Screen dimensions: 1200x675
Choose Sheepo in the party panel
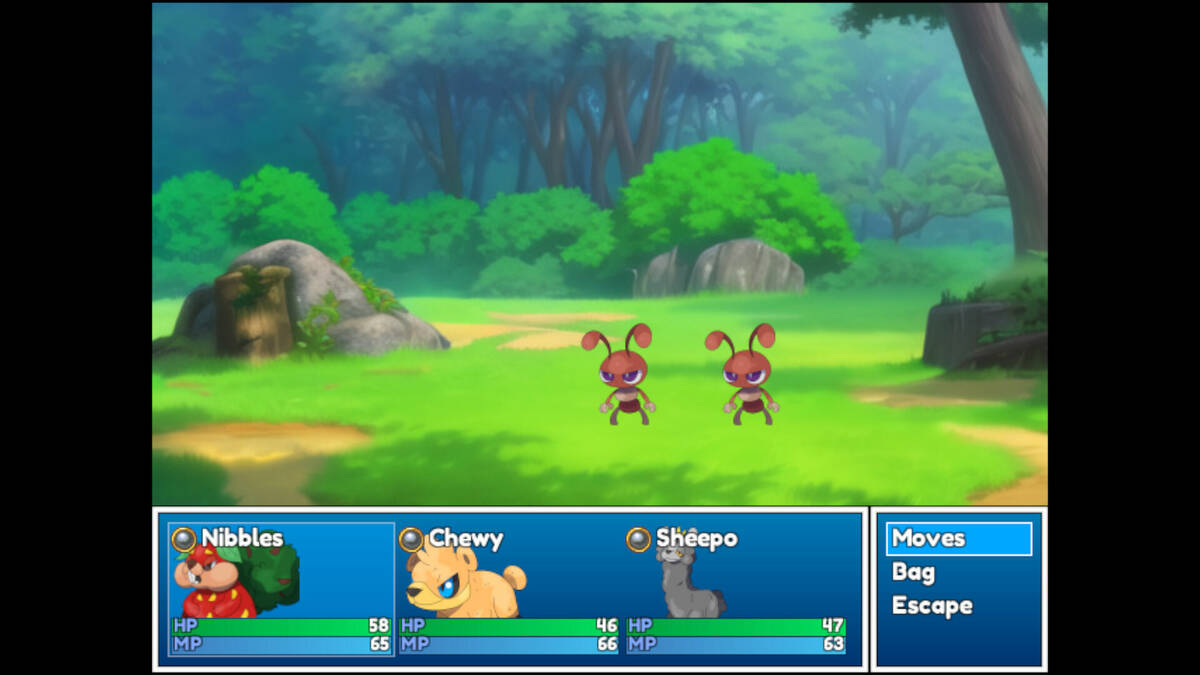pyautogui.click(x=736, y=589)
